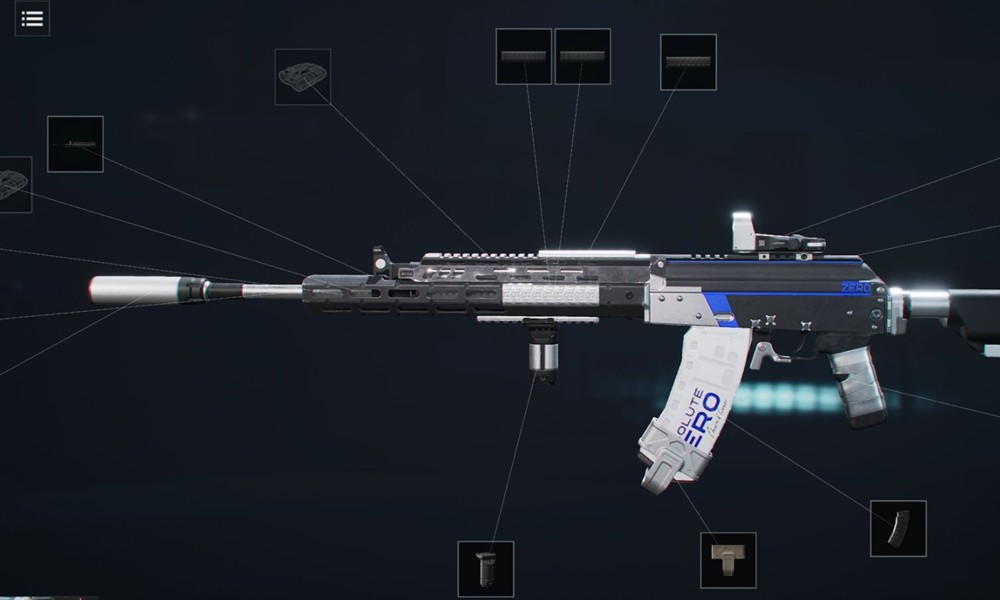Open the list menu icon
This screenshot has width=1000, height=600.
click(x=32, y=18)
